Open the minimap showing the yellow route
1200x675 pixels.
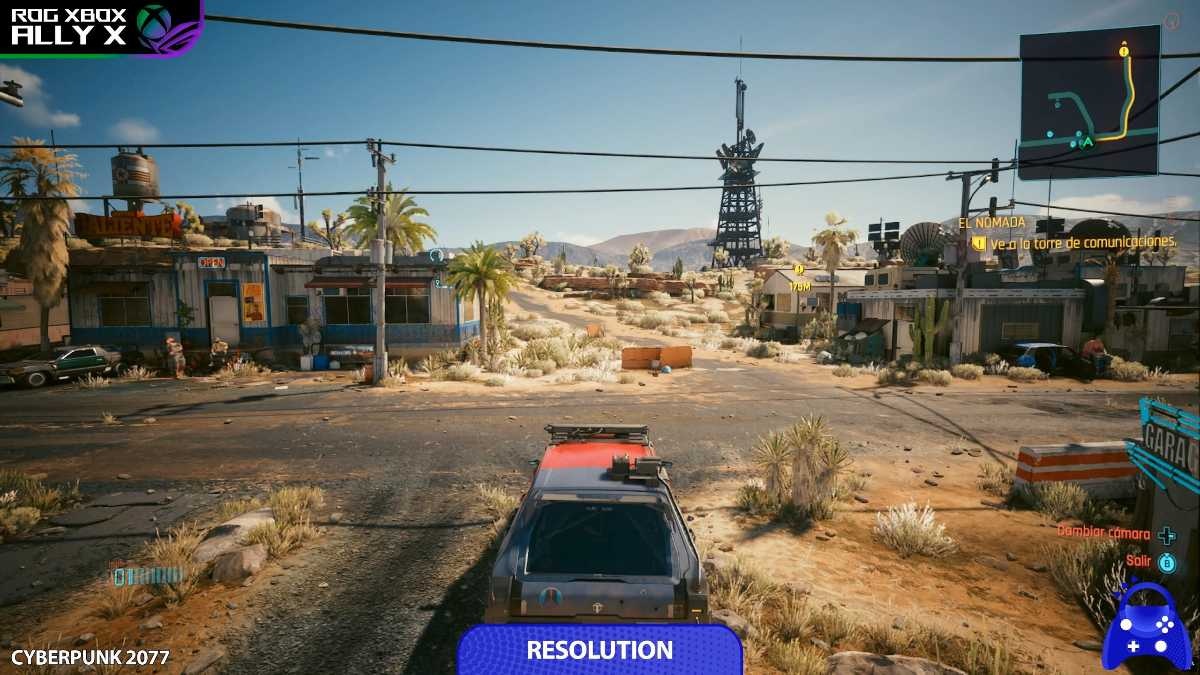tap(1089, 102)
